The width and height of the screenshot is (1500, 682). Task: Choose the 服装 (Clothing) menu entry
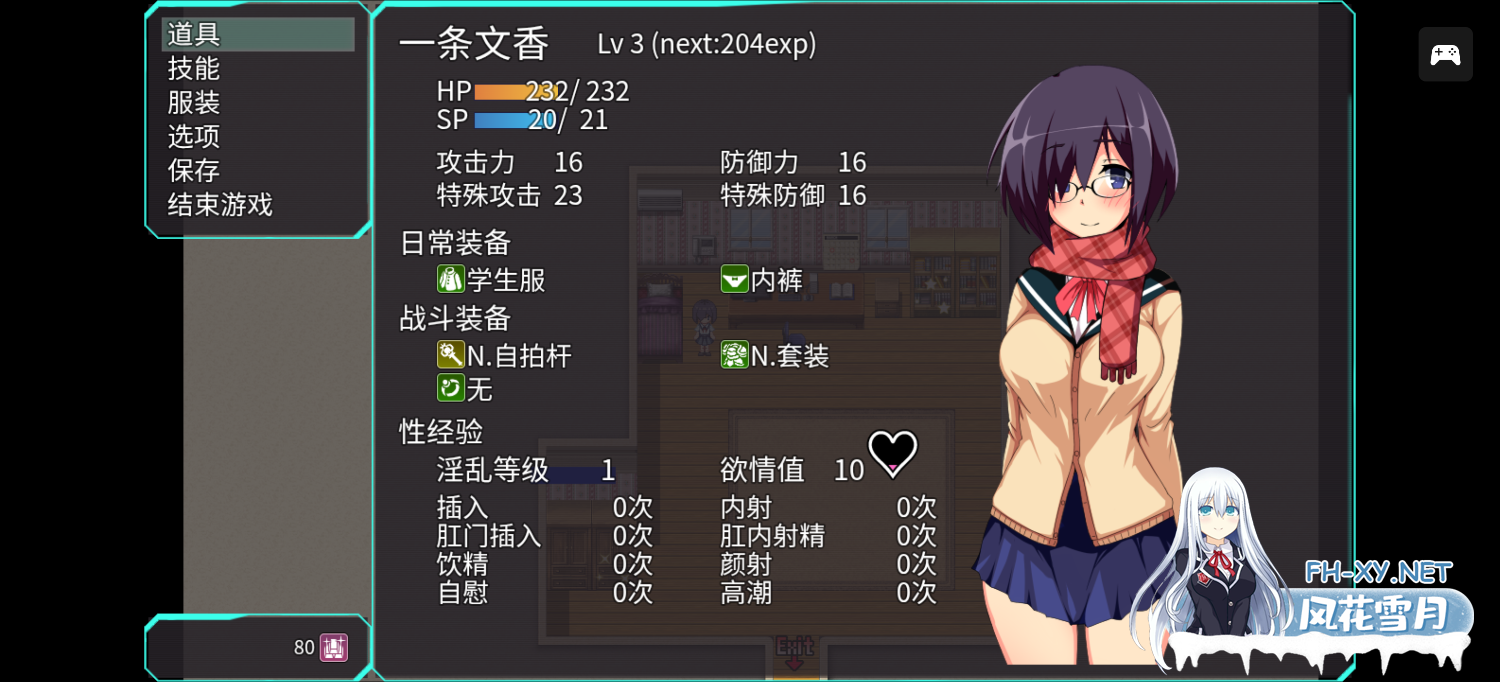[194, 103]
